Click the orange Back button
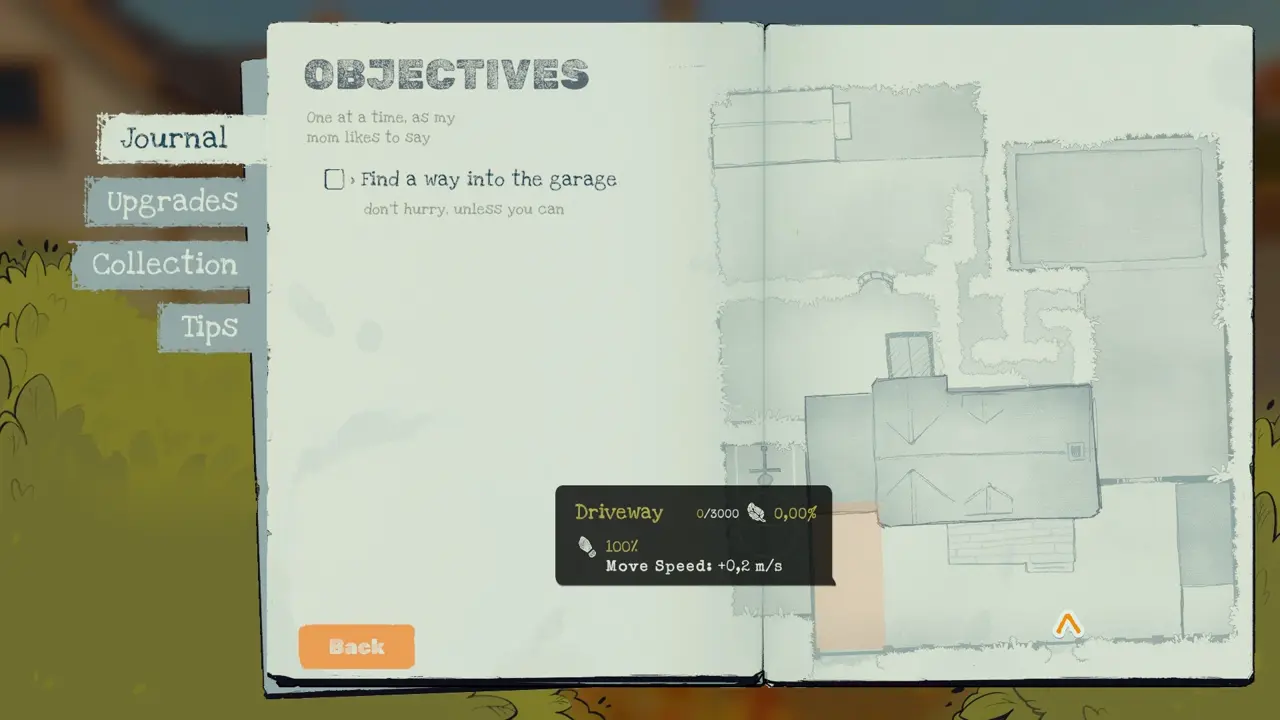Viewport: 1280px width, 720px height. click(x=356, y=647)
